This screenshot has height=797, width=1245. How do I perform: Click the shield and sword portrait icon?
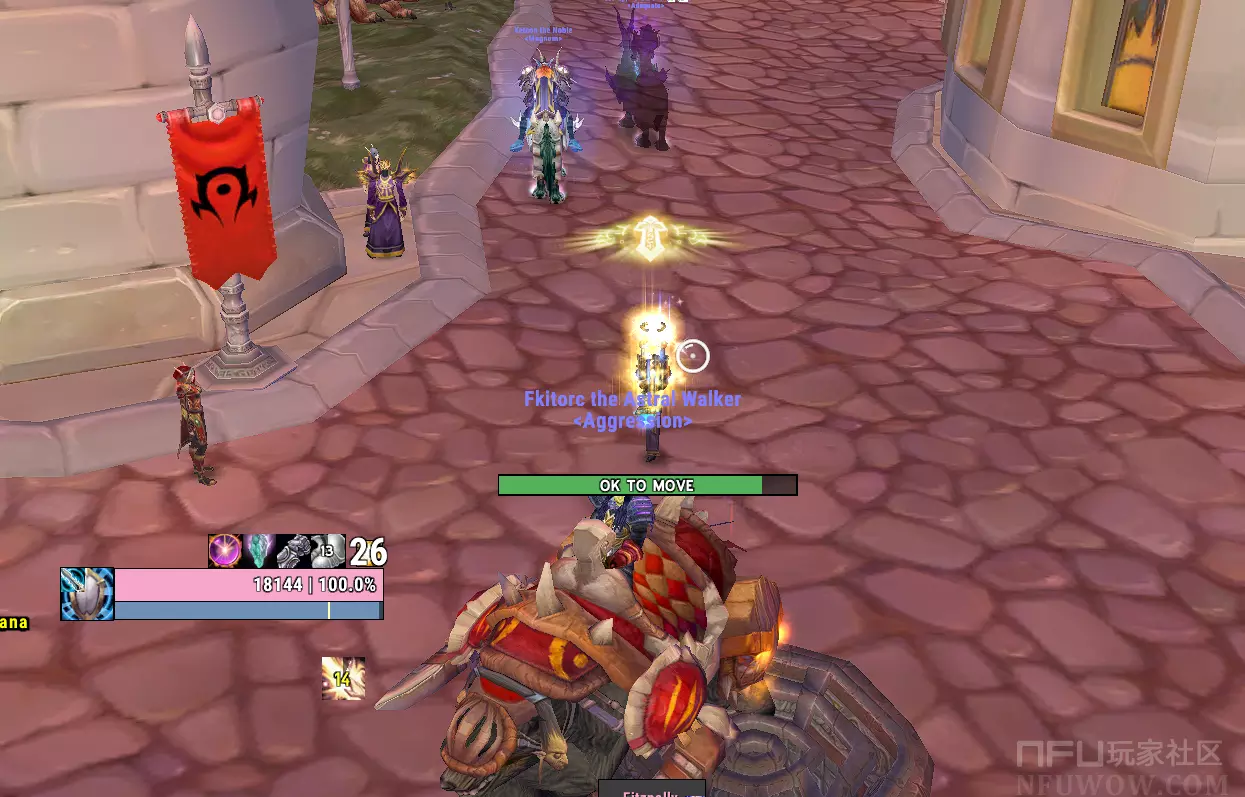pyautogui.click(x=87, y=594)
